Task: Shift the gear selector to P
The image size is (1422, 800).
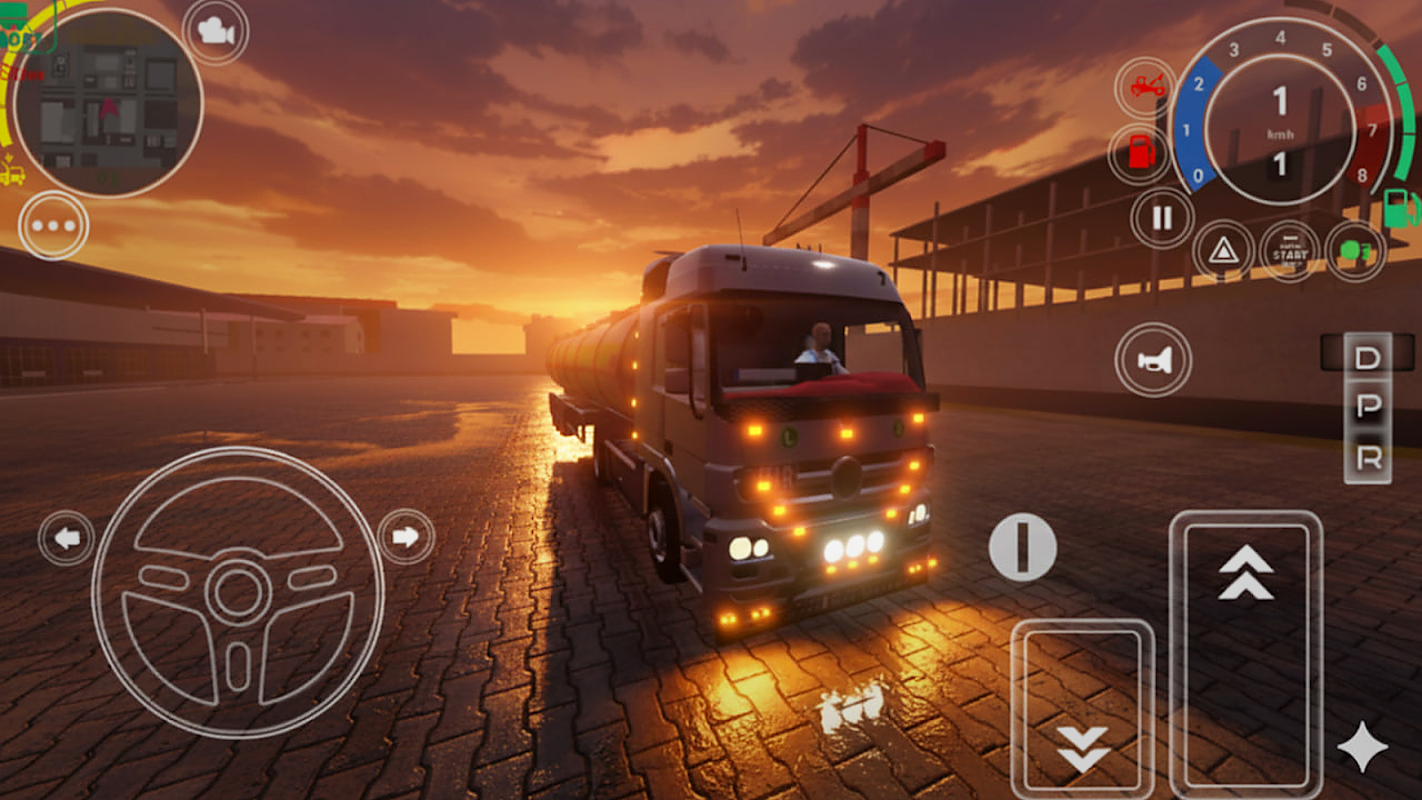Action: 1367,406
